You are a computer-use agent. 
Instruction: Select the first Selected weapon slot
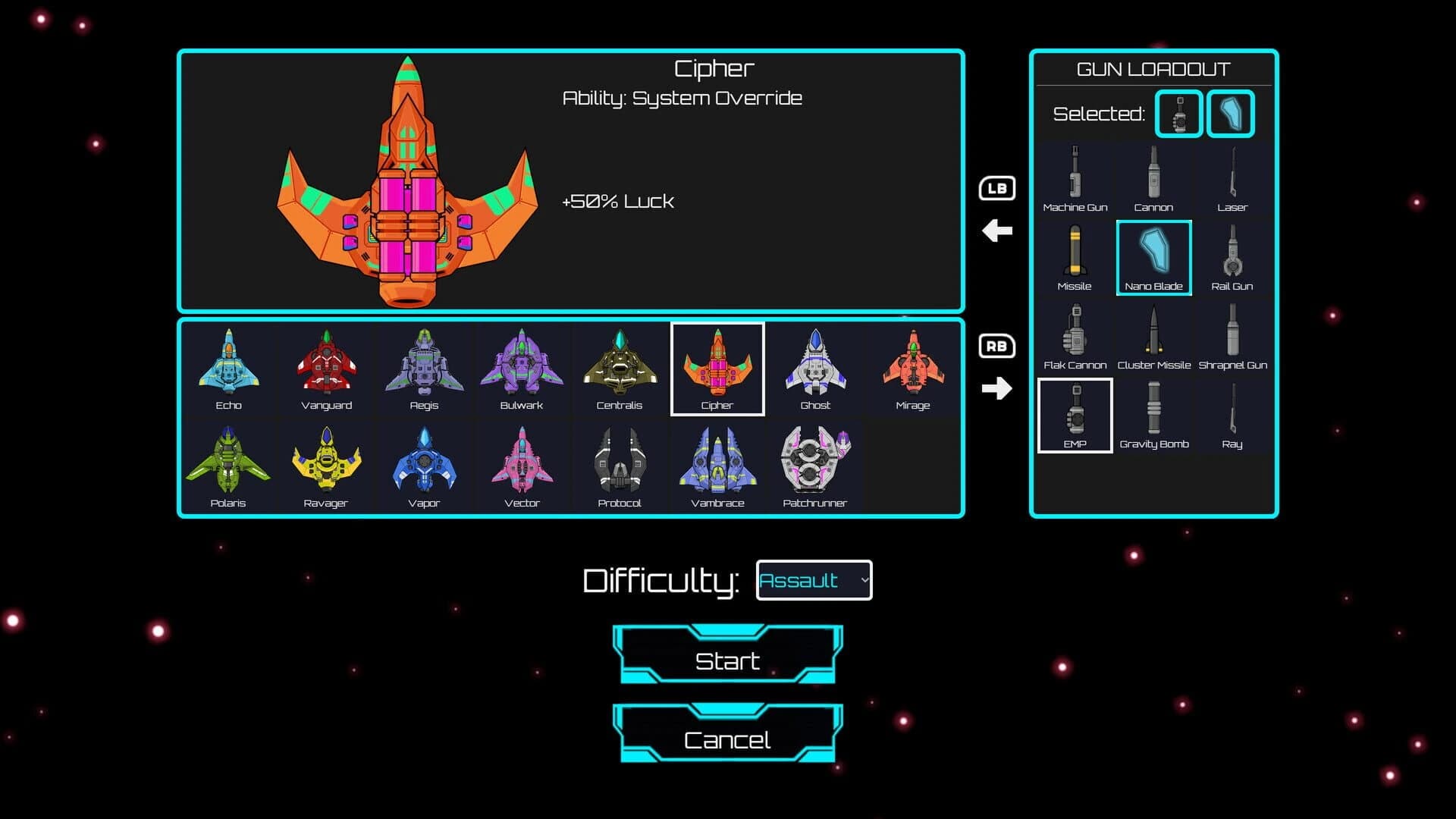tap(1178, 114)
